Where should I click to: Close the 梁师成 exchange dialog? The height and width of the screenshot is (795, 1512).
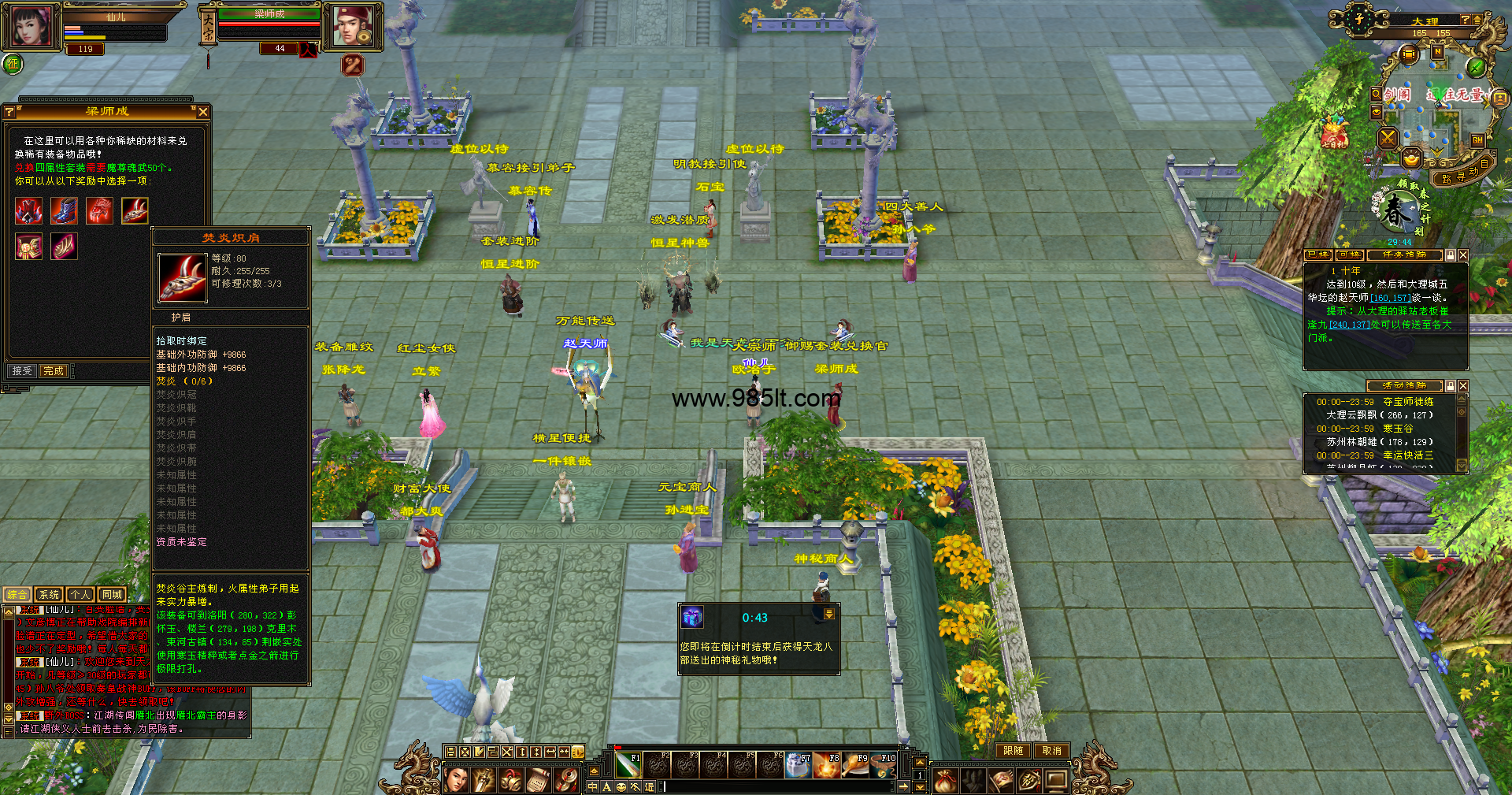(203, 112)
